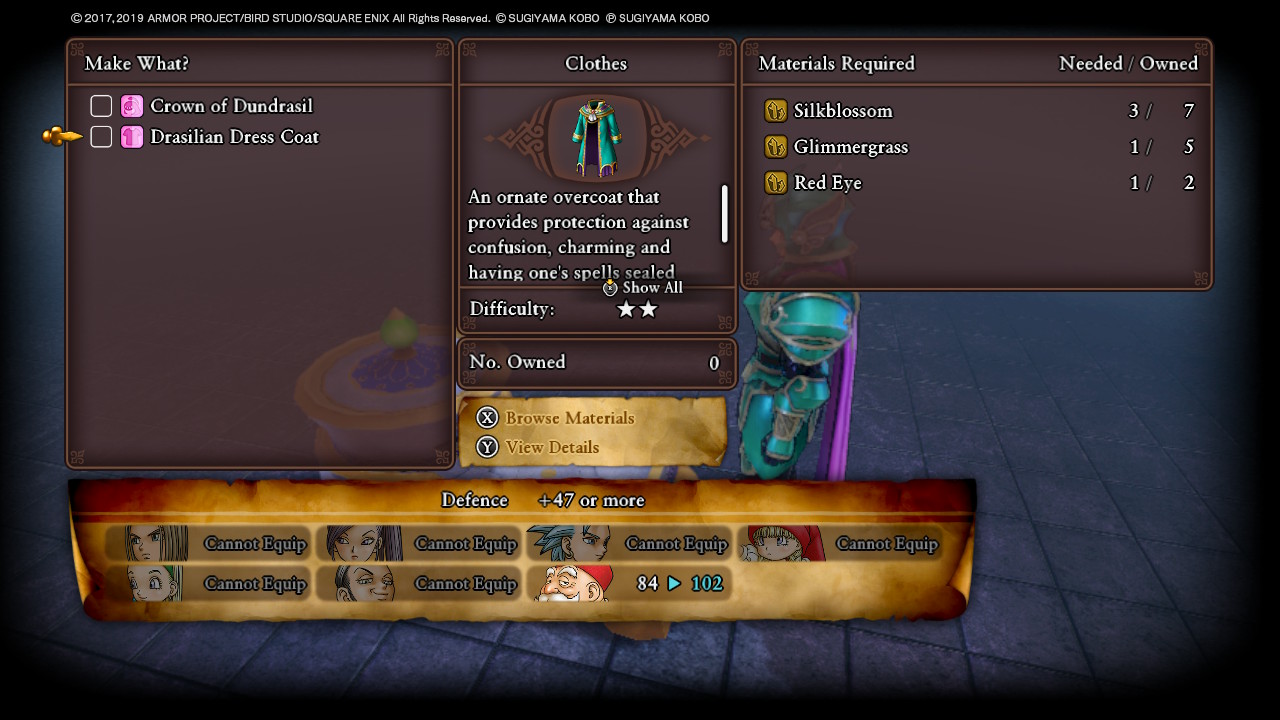The height and width of the screenshot is (720, 1280).
Task: Show All of the item description
Action: (644, 288)
